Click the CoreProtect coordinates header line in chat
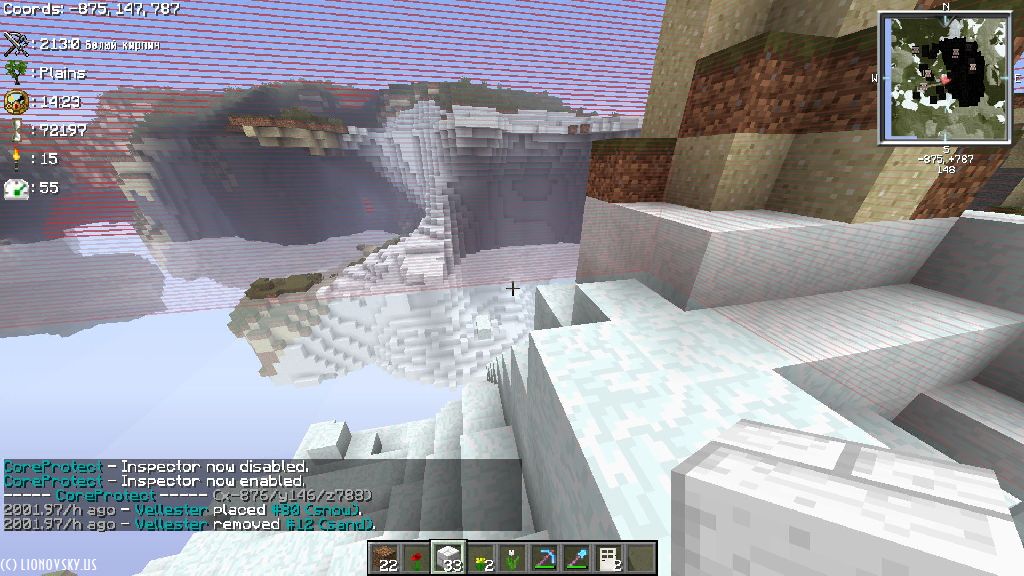 click(188, 496)
